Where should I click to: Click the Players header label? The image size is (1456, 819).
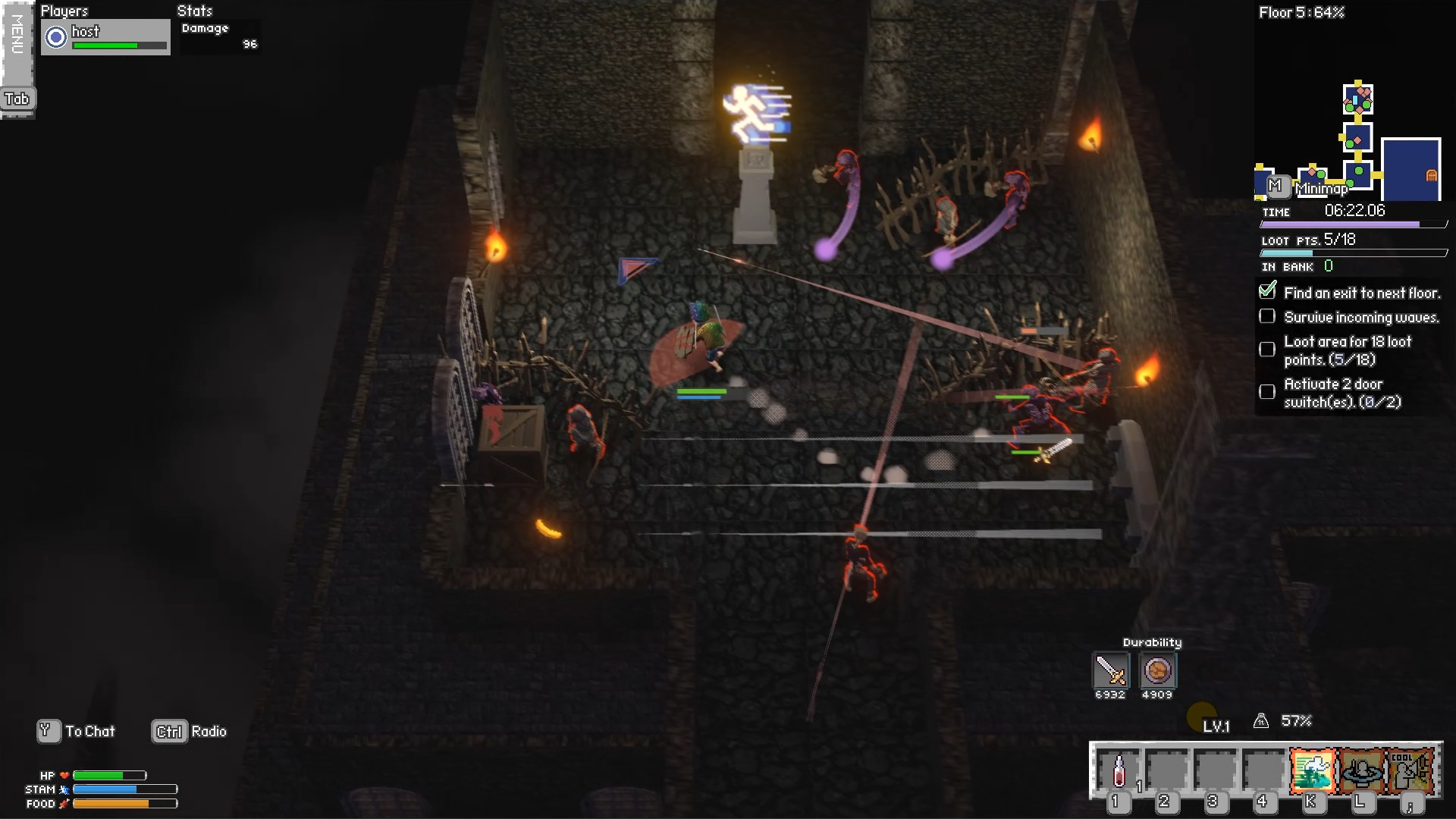click(64, 11)
